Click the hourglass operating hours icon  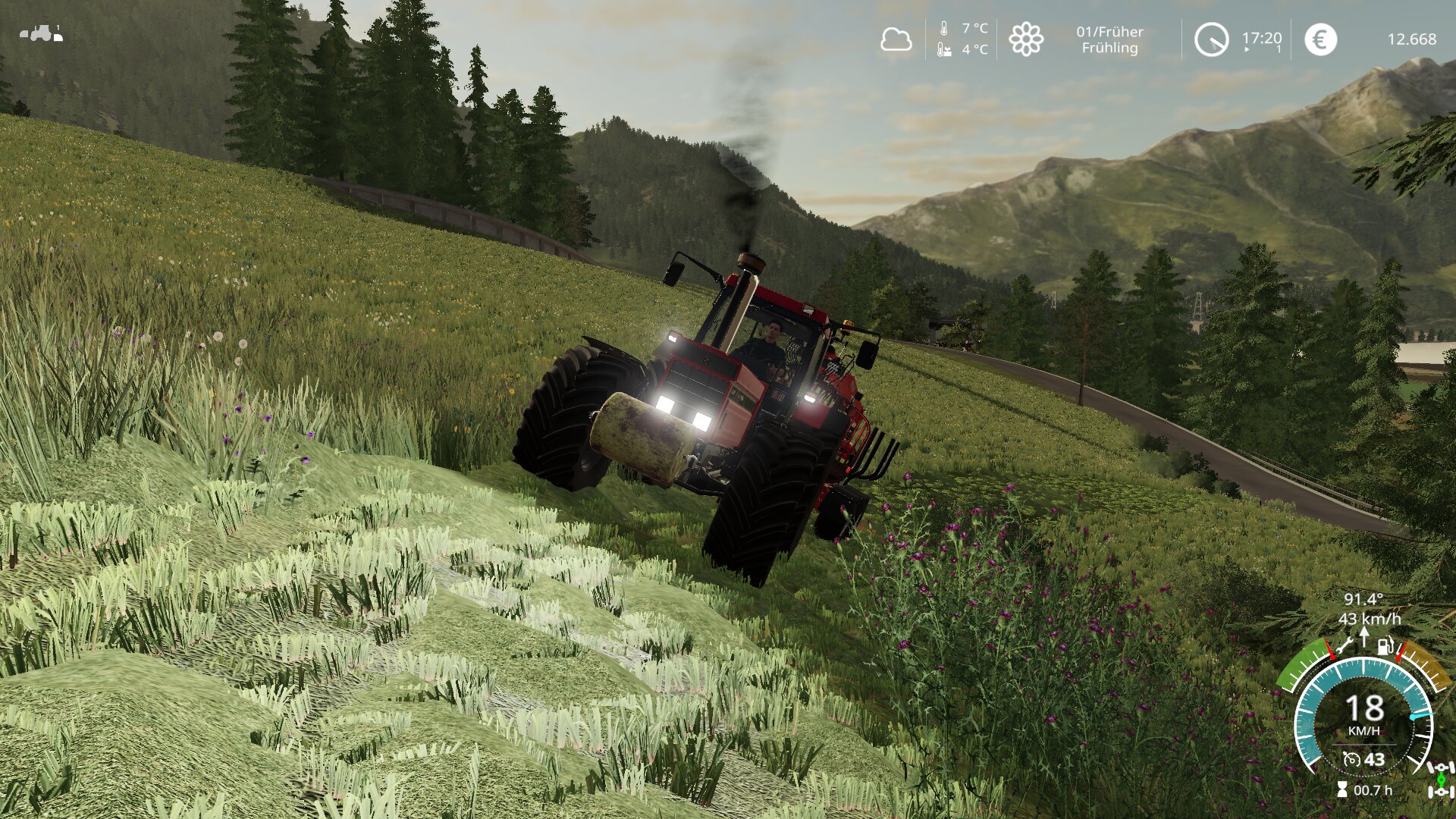(1342, 790)
